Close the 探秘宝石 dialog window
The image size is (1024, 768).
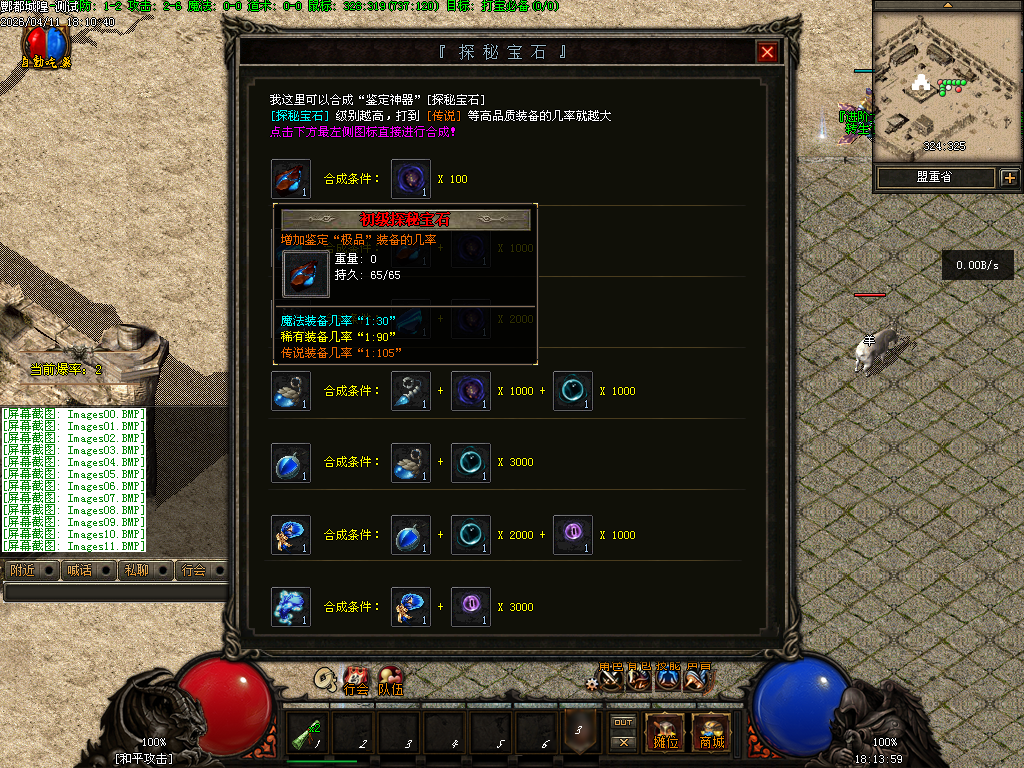click(767, 53)
